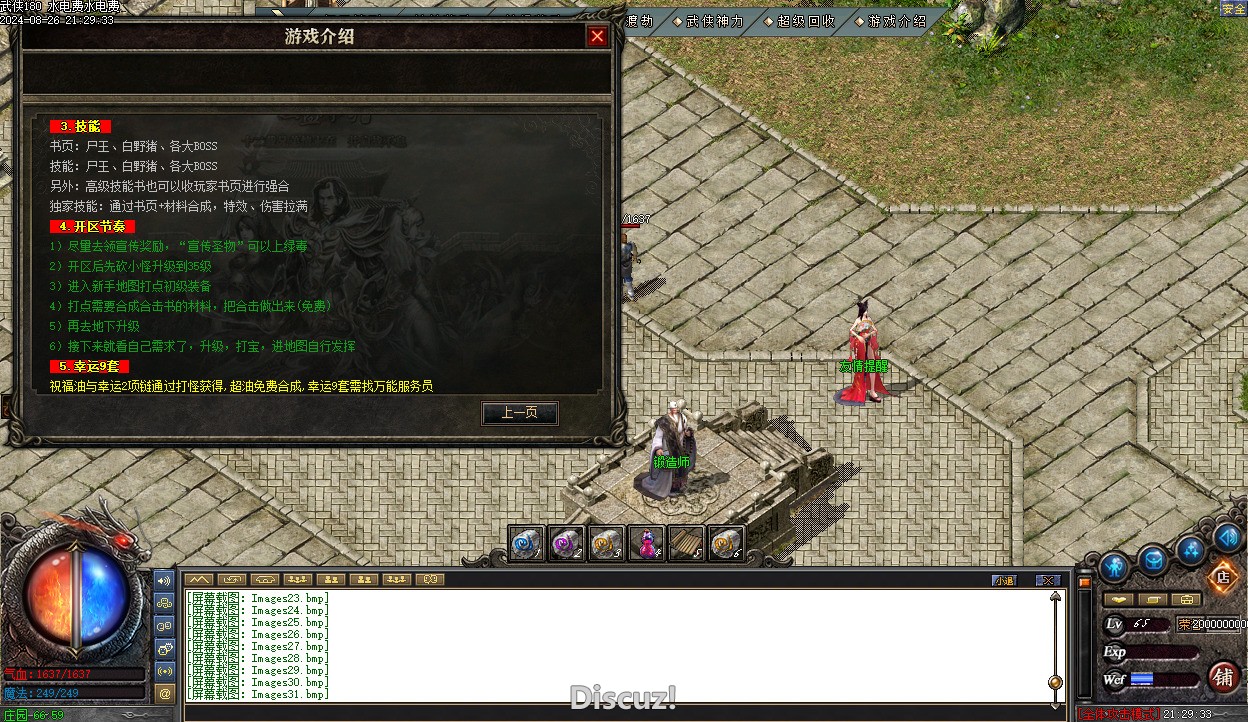Open the 武侠神力 menu tab
This screenshot has width=1248, height=722.
[714, 21]
